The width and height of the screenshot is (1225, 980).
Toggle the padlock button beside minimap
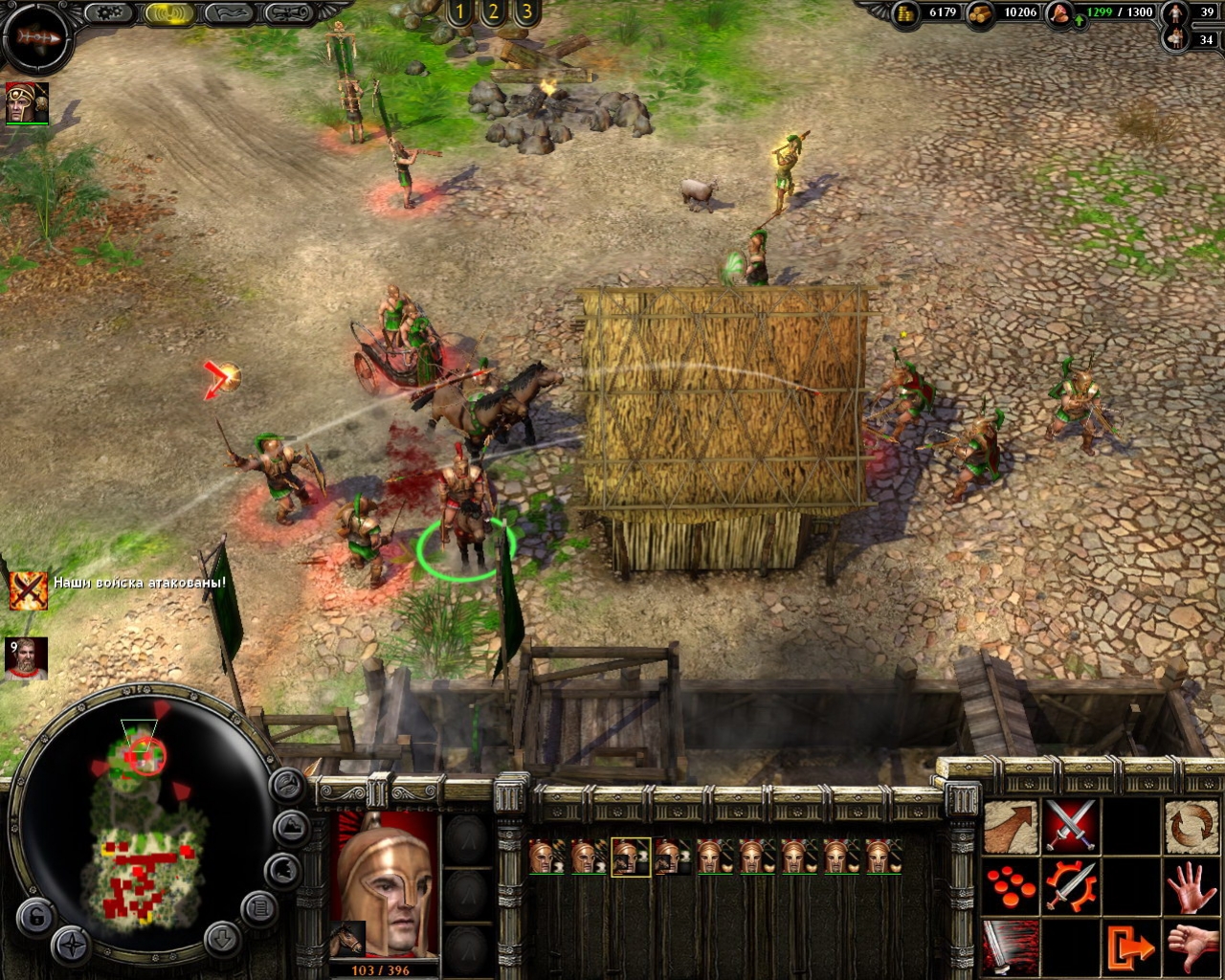click(x=34, y=917)
